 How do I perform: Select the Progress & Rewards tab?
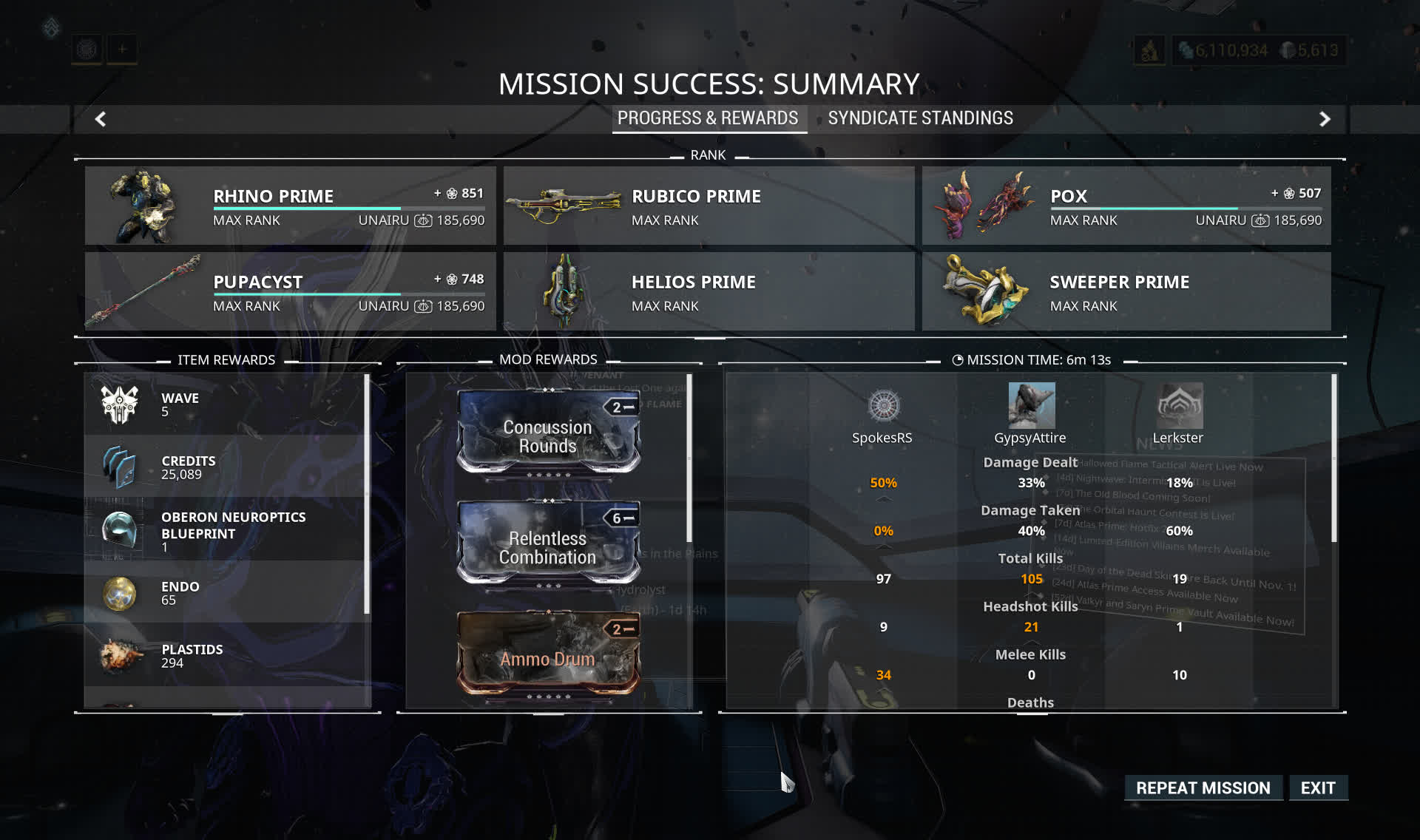coord(708,118)
